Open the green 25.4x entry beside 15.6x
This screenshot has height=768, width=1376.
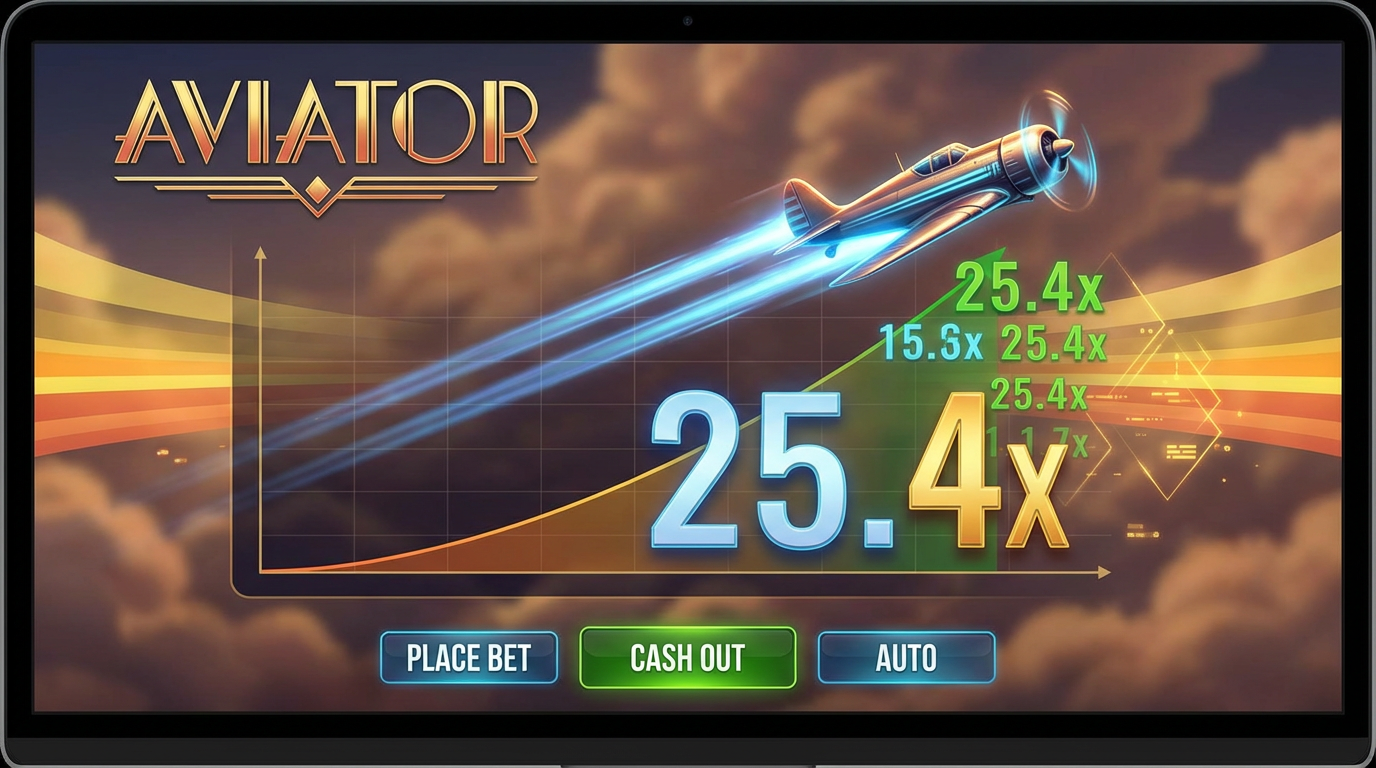pos(1054,341)
